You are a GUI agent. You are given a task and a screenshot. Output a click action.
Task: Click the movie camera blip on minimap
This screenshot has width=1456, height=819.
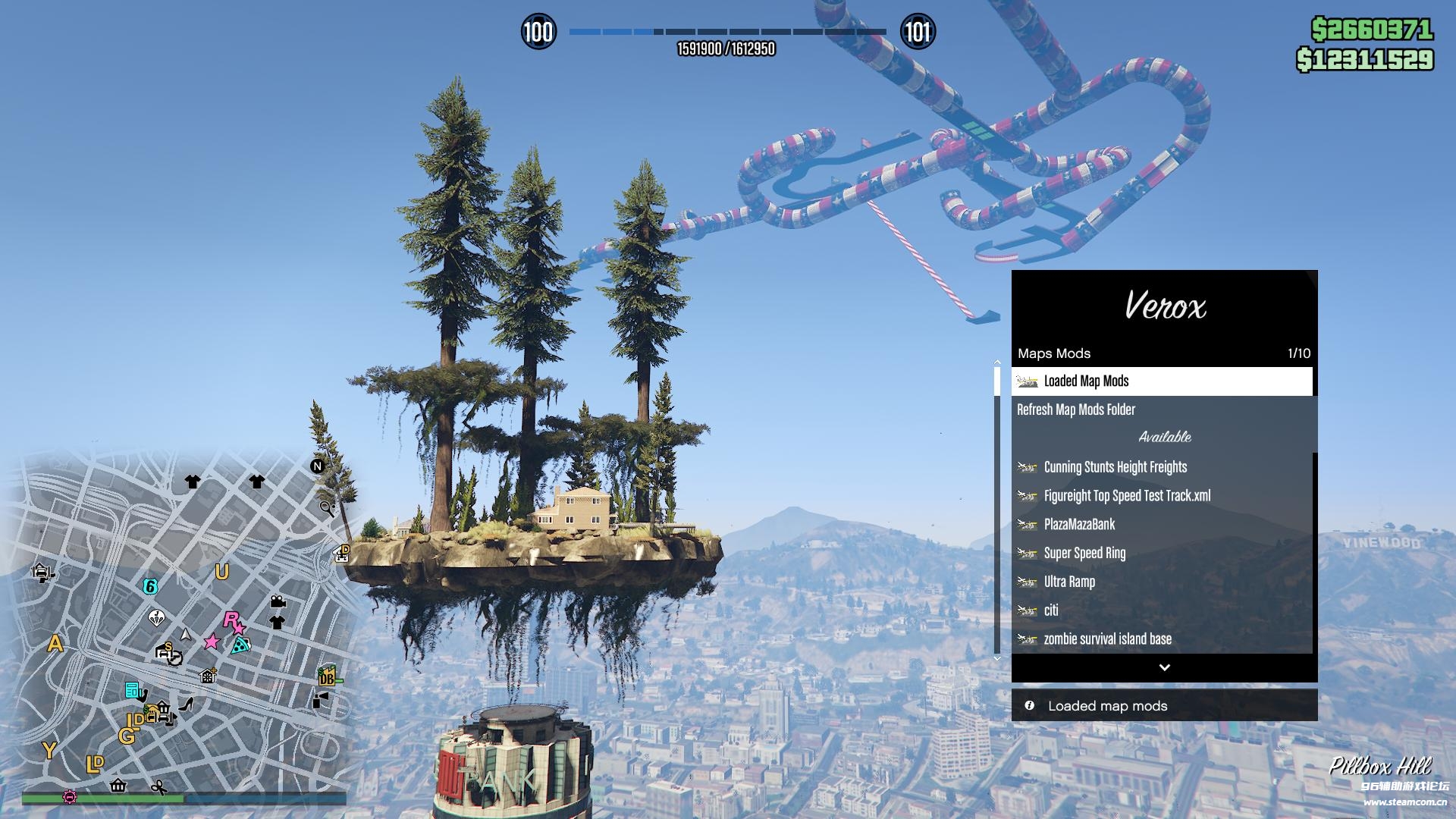coord(278,602)
